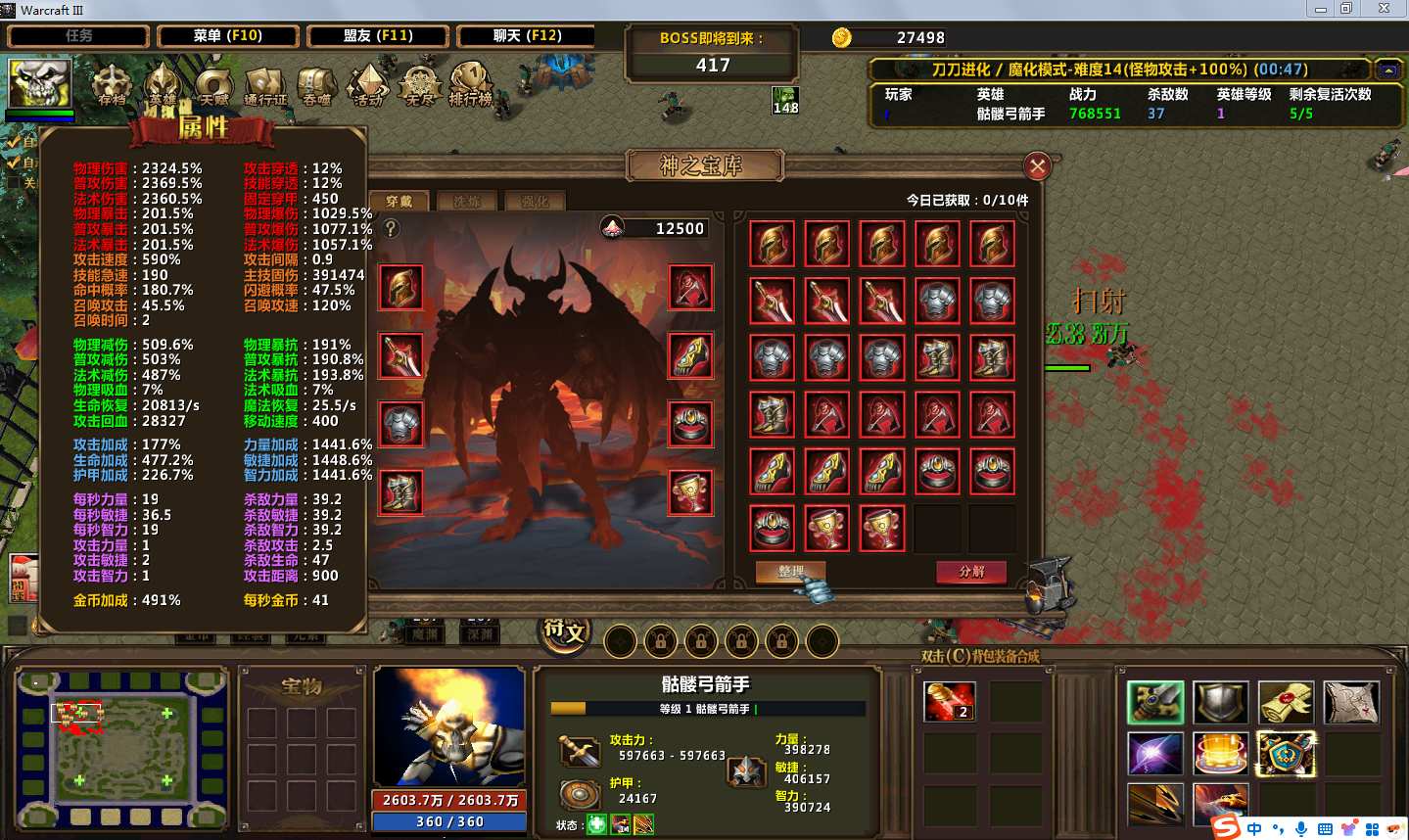
Task: Minimize the Warcraft III window
Action: point(1320,9)
